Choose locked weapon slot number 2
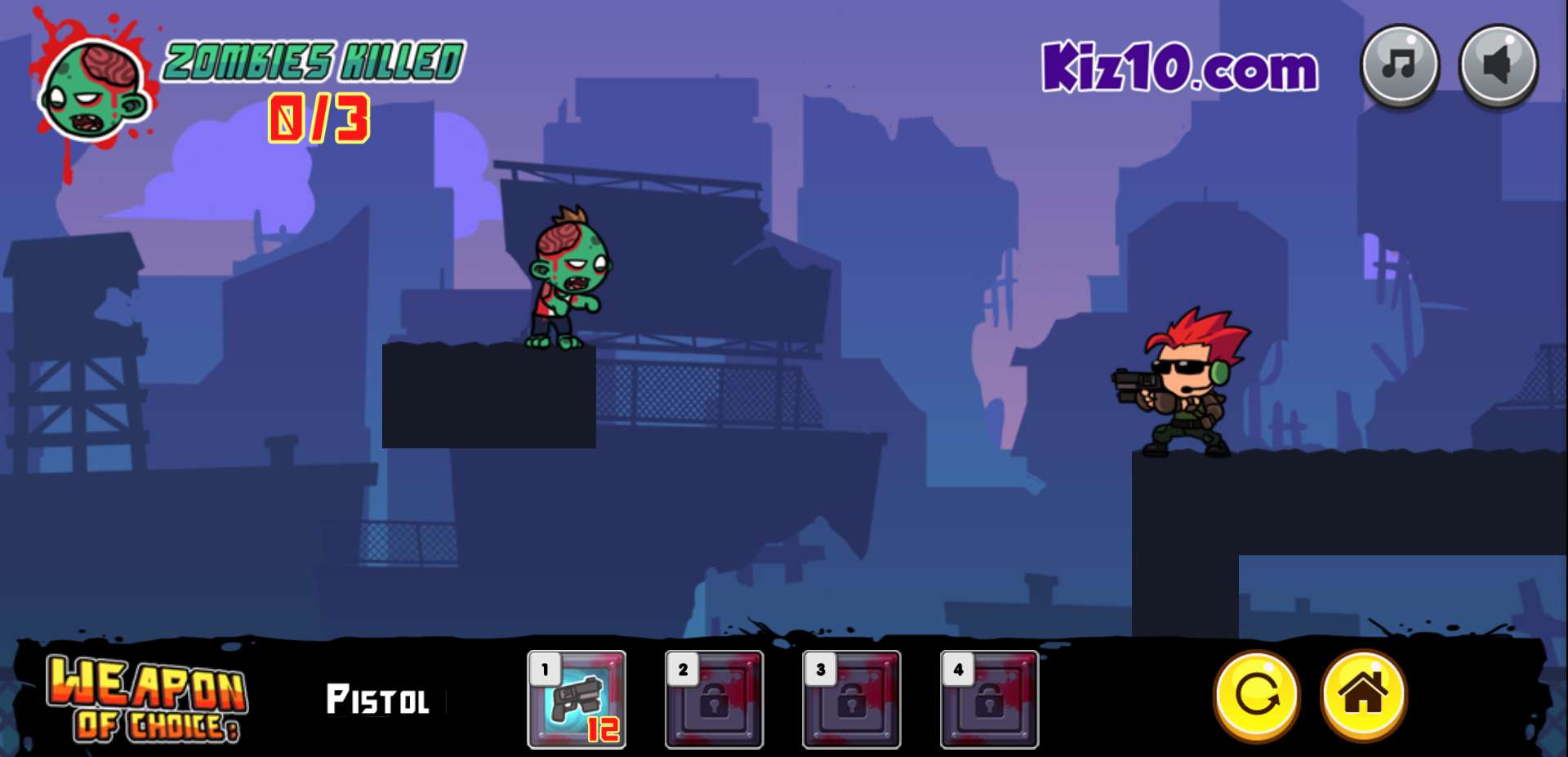The image size is (1568, 757). [x=714, y=699]
